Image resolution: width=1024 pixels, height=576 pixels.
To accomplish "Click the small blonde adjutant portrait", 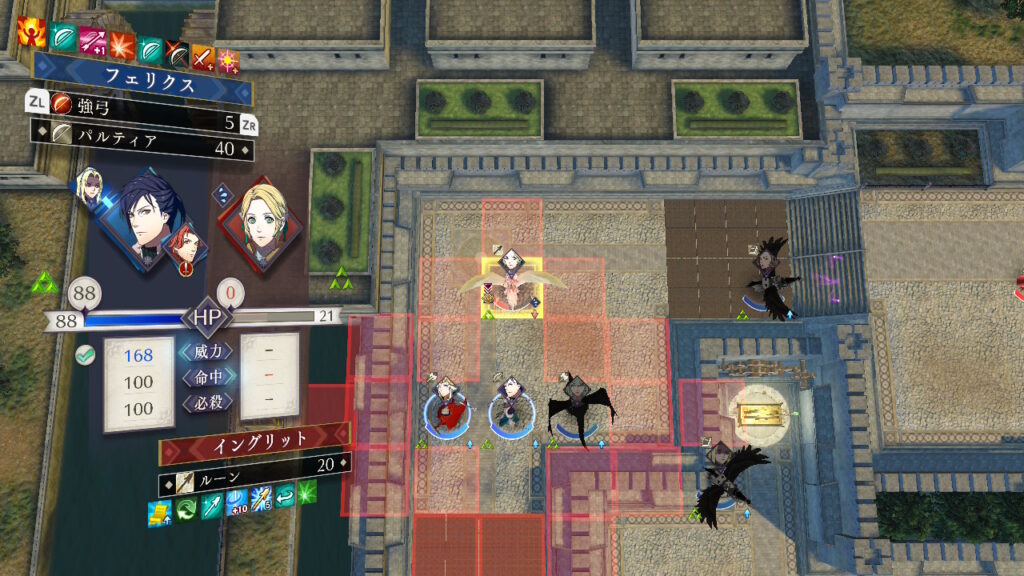I will 88,188.
